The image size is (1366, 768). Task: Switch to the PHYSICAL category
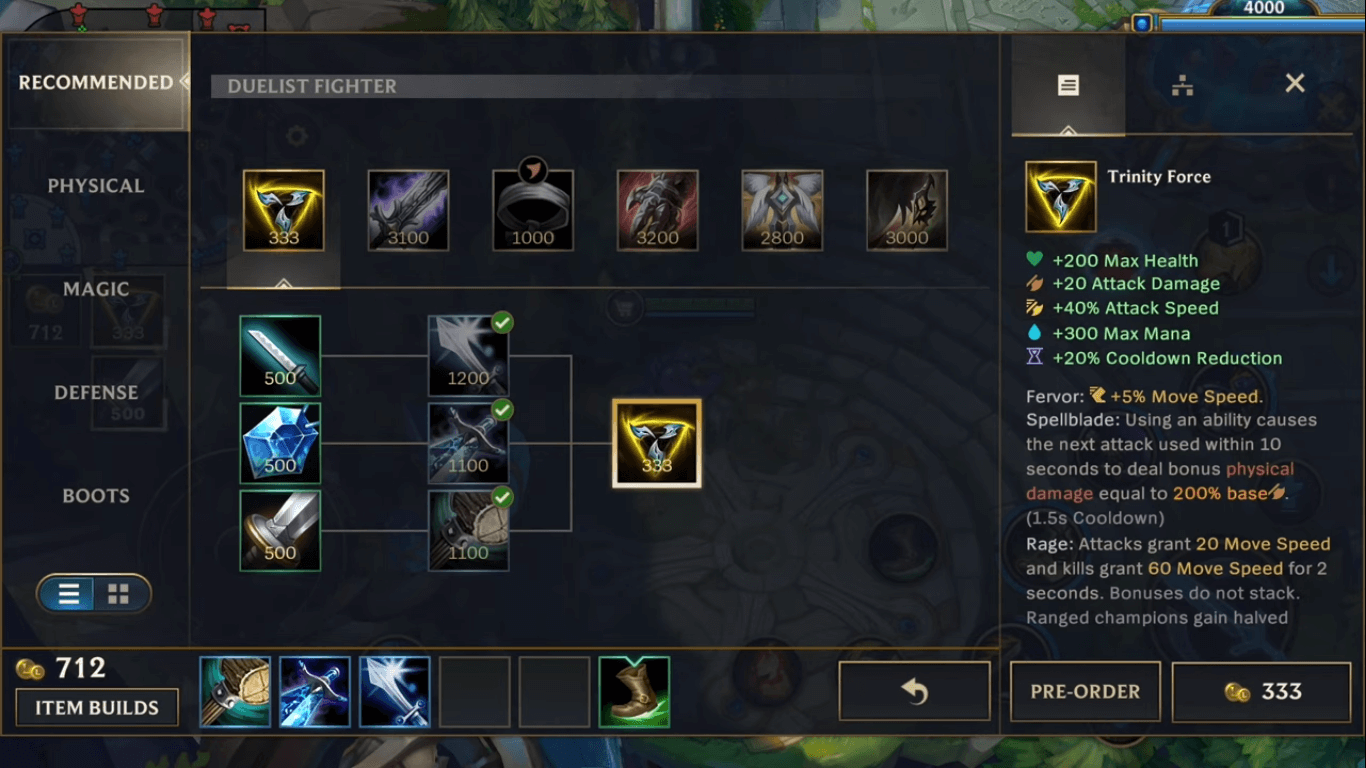pyautogui.click(x=96, y=185)
